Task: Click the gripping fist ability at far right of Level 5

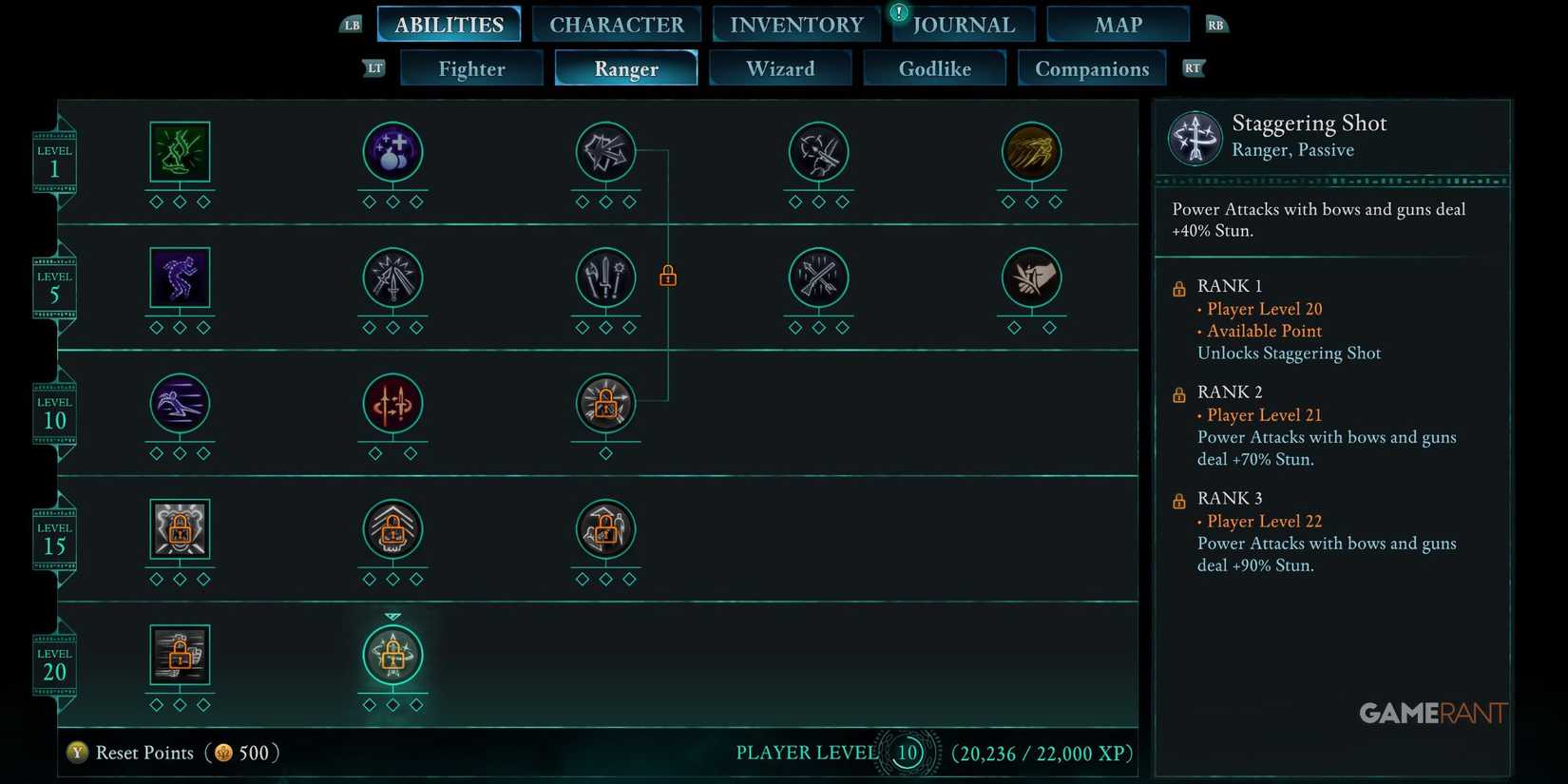Action: [x=1031, y=277]
